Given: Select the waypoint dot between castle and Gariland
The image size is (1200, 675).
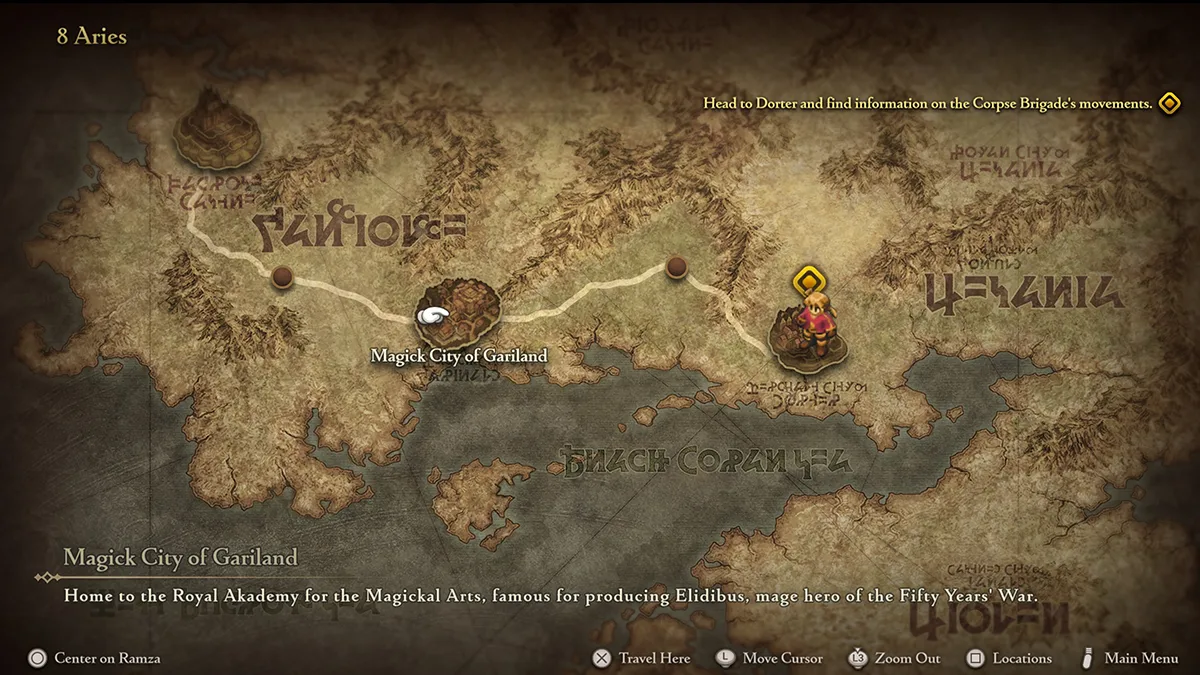Looking at the screenshot, I should coord(283,277).
